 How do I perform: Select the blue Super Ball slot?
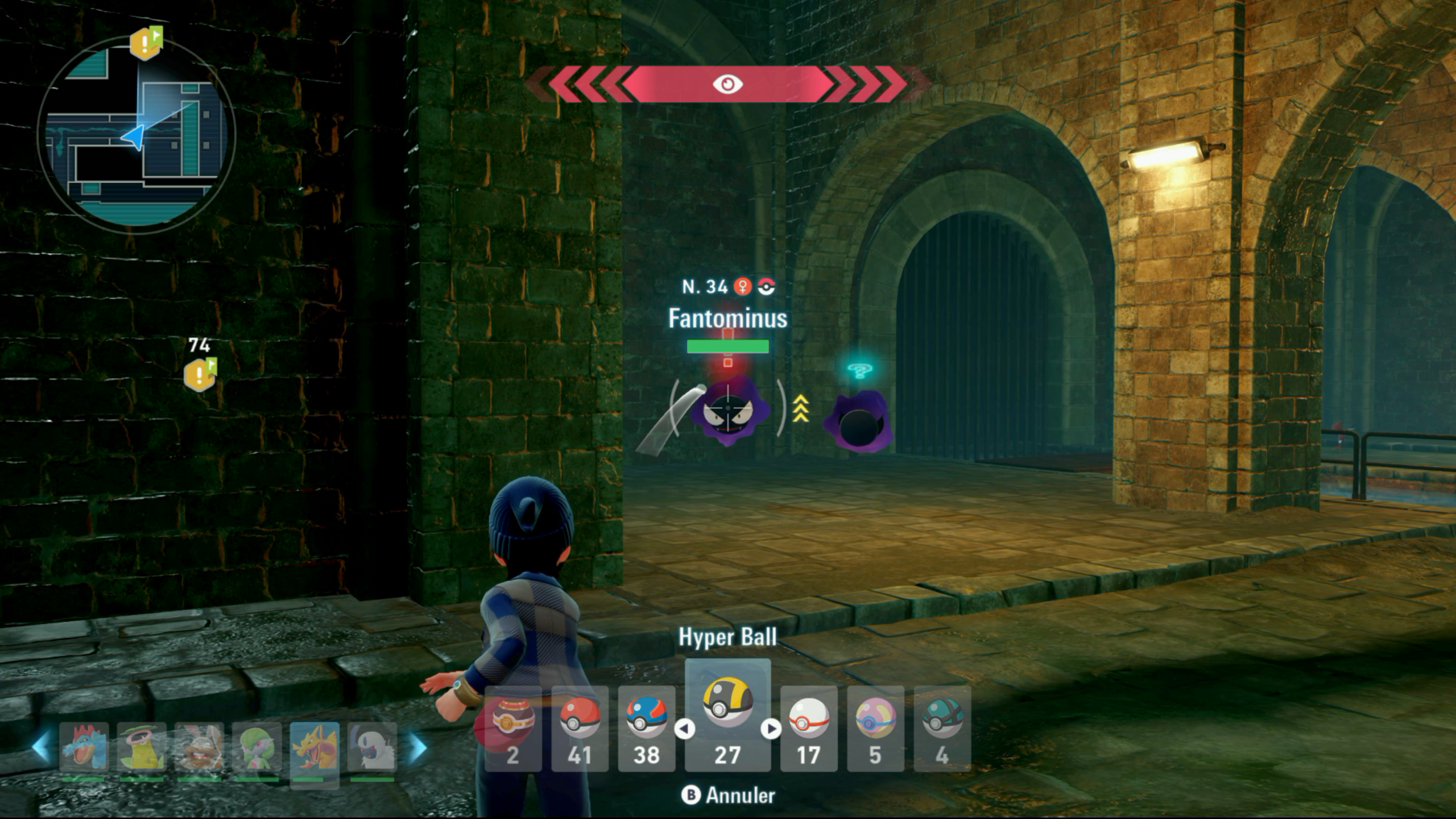click(647, 728)
